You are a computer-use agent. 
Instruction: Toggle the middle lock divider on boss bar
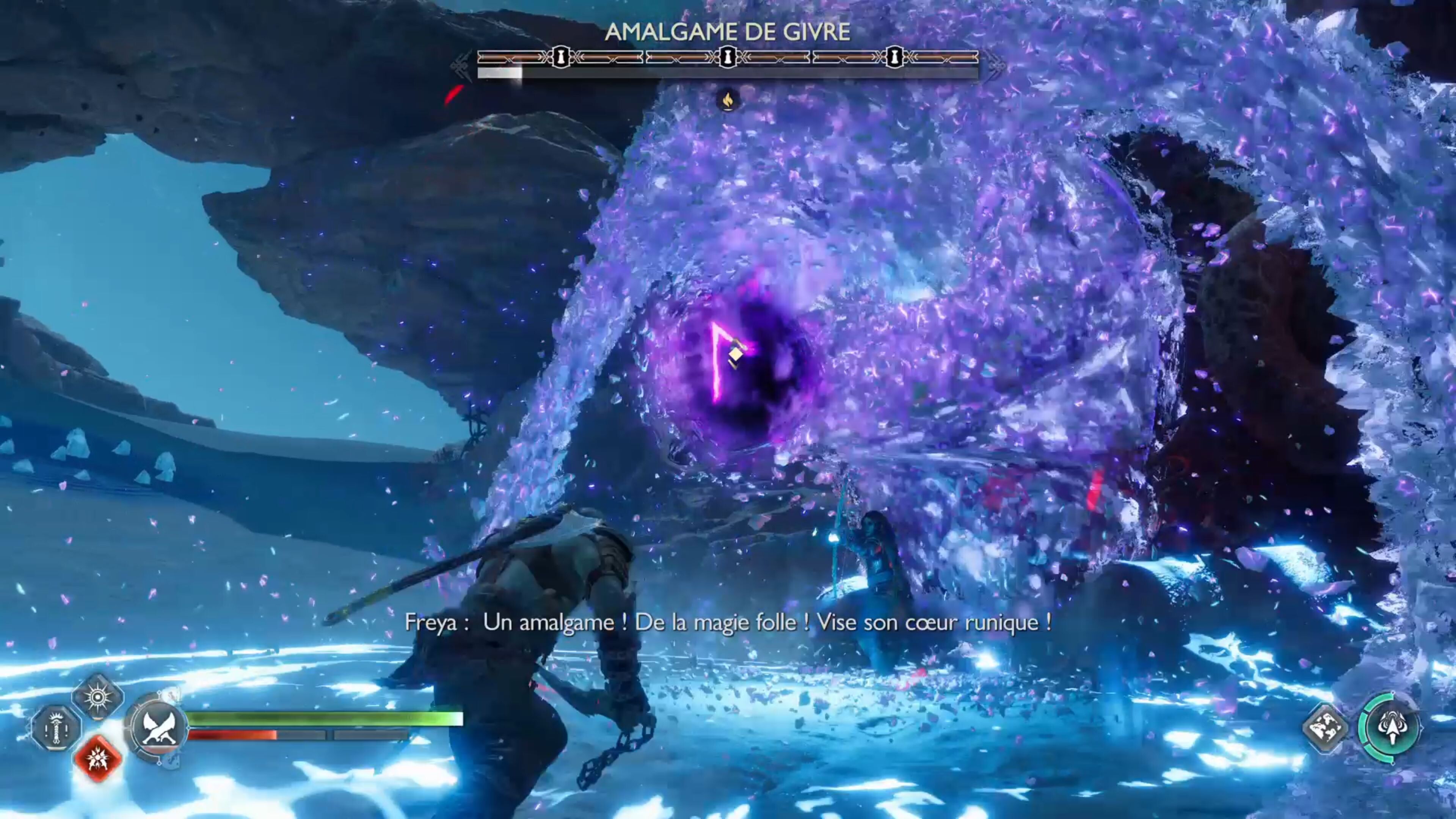click(728, 56)
